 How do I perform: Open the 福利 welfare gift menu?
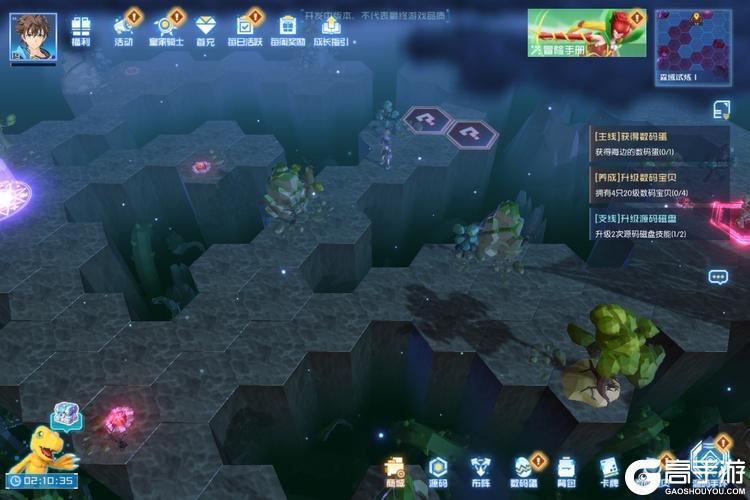coord(82,30)
